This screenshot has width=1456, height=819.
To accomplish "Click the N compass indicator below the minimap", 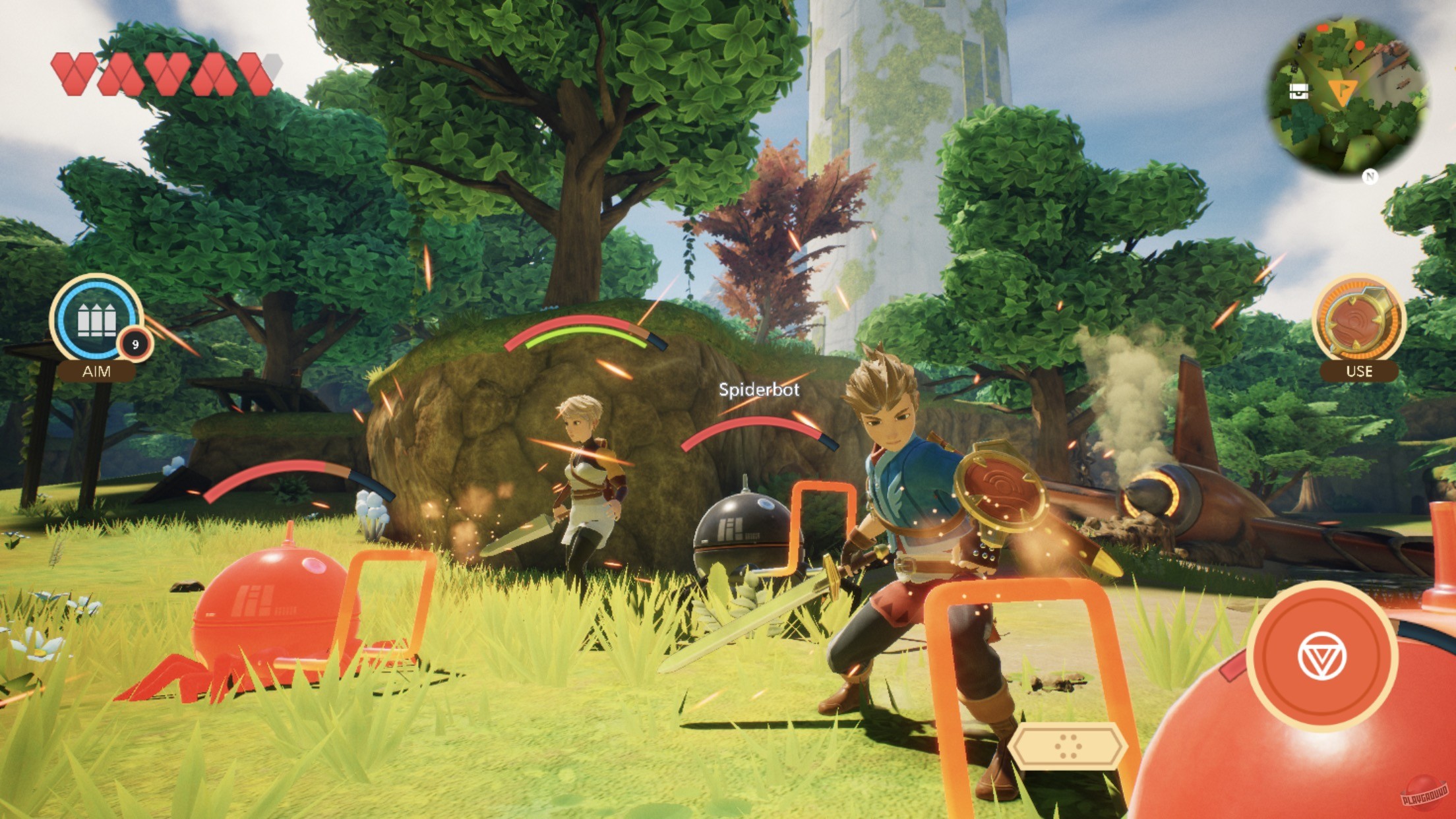I will [1371, 177].
